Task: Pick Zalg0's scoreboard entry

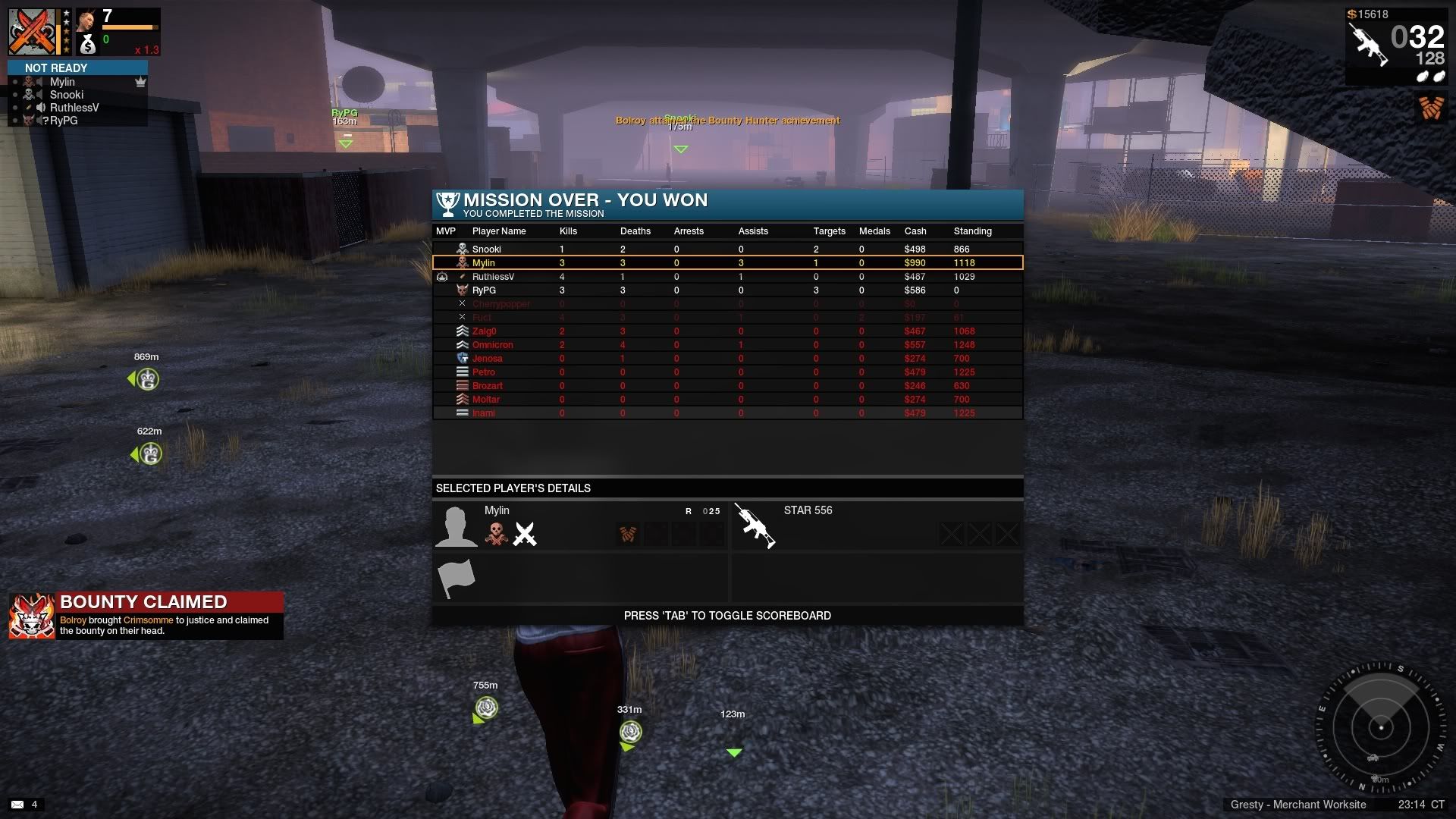Action: tap(484, 331)
